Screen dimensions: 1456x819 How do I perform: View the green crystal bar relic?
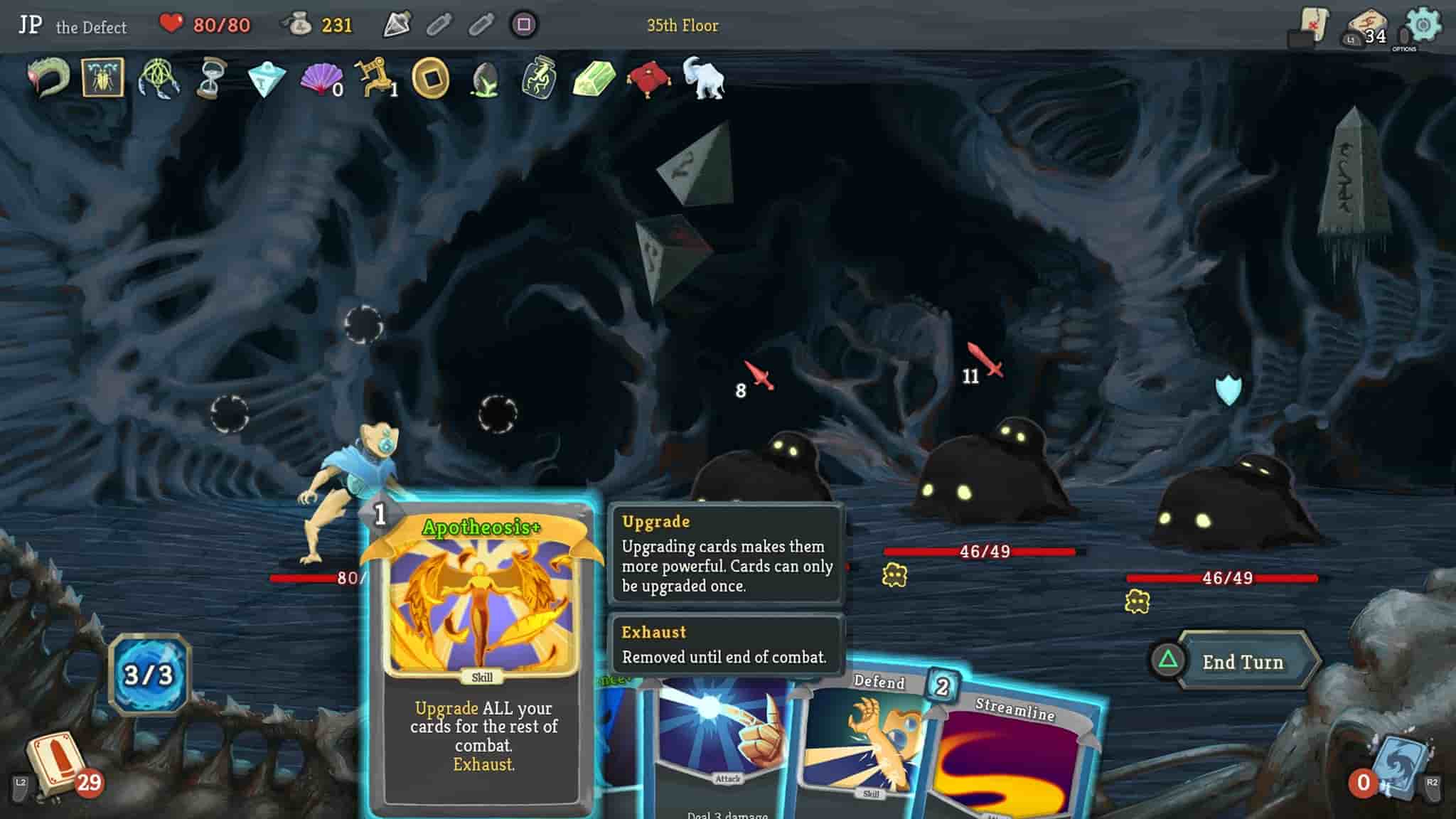point(594,78)
